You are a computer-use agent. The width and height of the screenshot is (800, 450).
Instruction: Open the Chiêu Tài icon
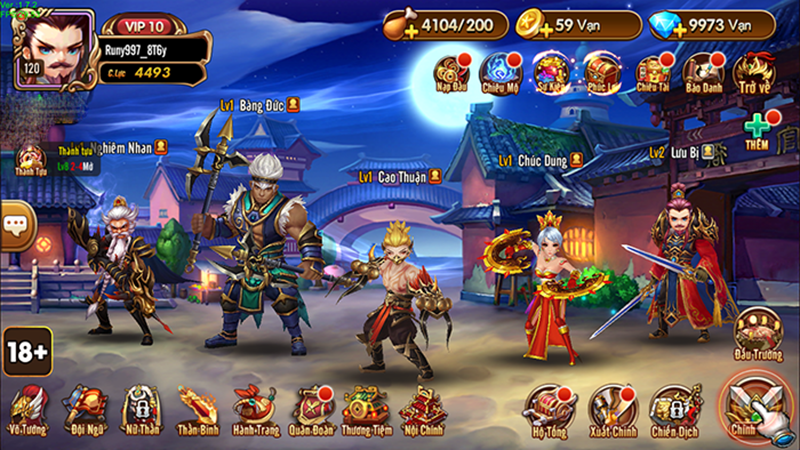(x=652, y=72)
